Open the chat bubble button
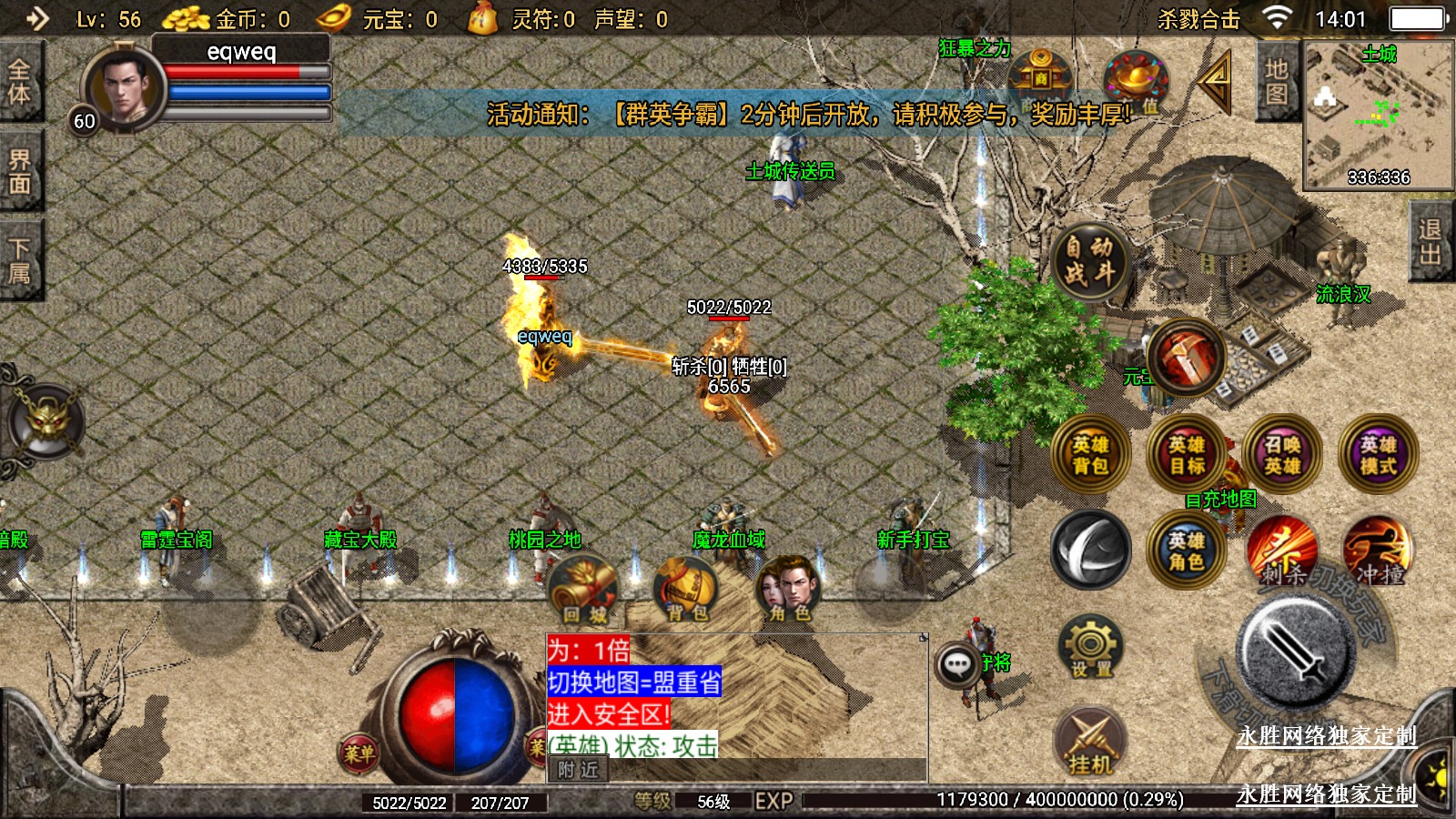Screen dimensions: 1456x819 click(956, 665)
